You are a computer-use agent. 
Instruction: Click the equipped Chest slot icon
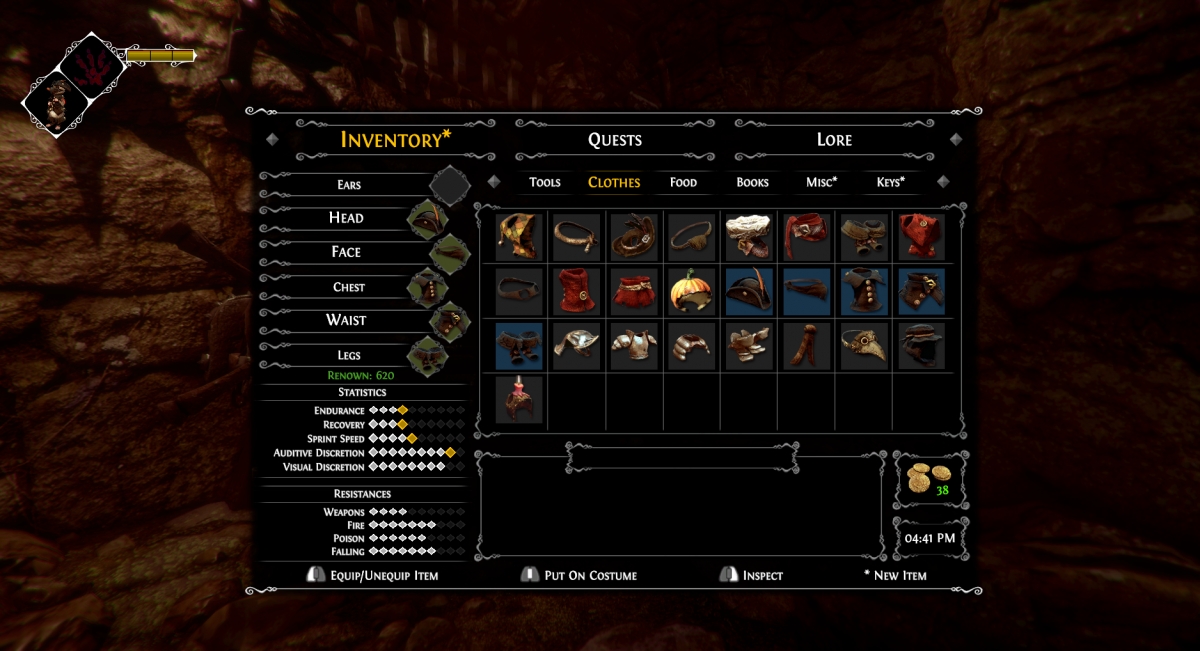click(427, 288)
